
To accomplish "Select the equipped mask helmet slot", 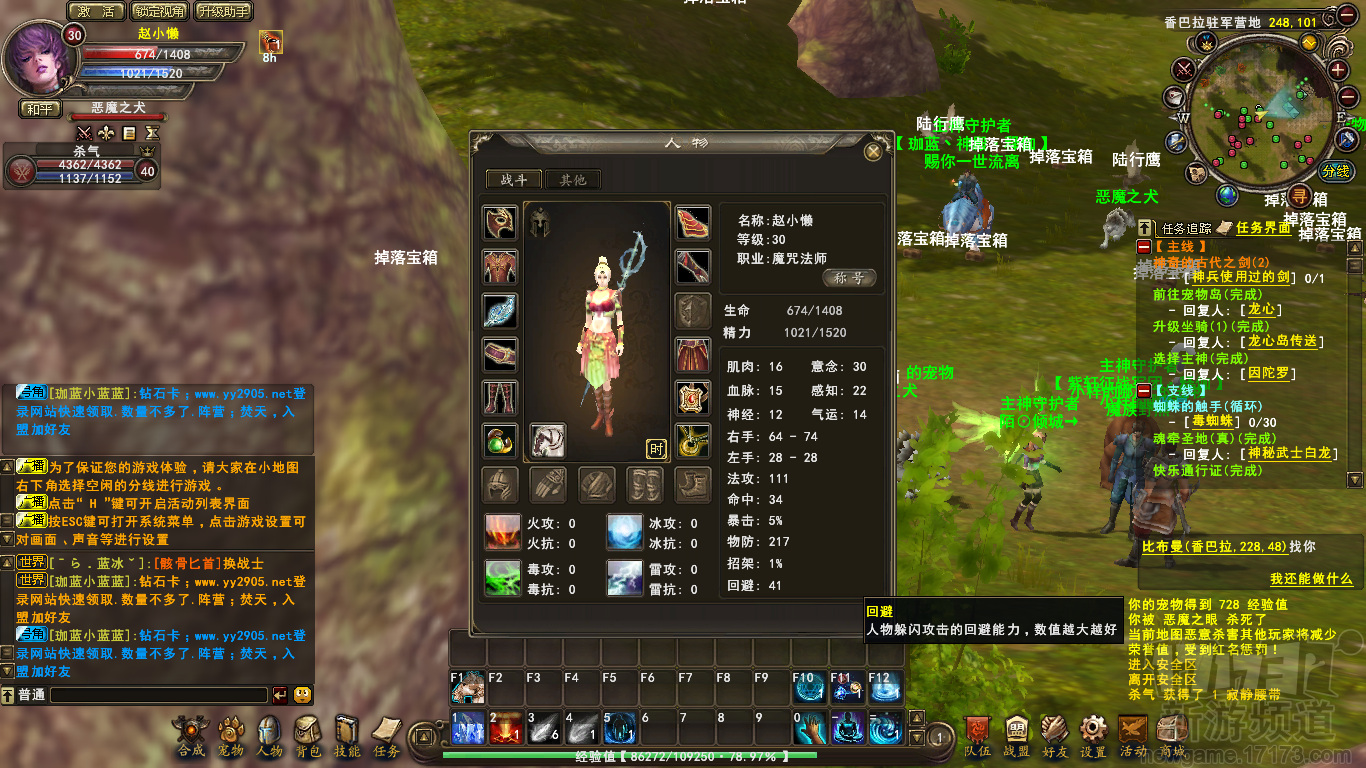I will [x=500, y=223].
